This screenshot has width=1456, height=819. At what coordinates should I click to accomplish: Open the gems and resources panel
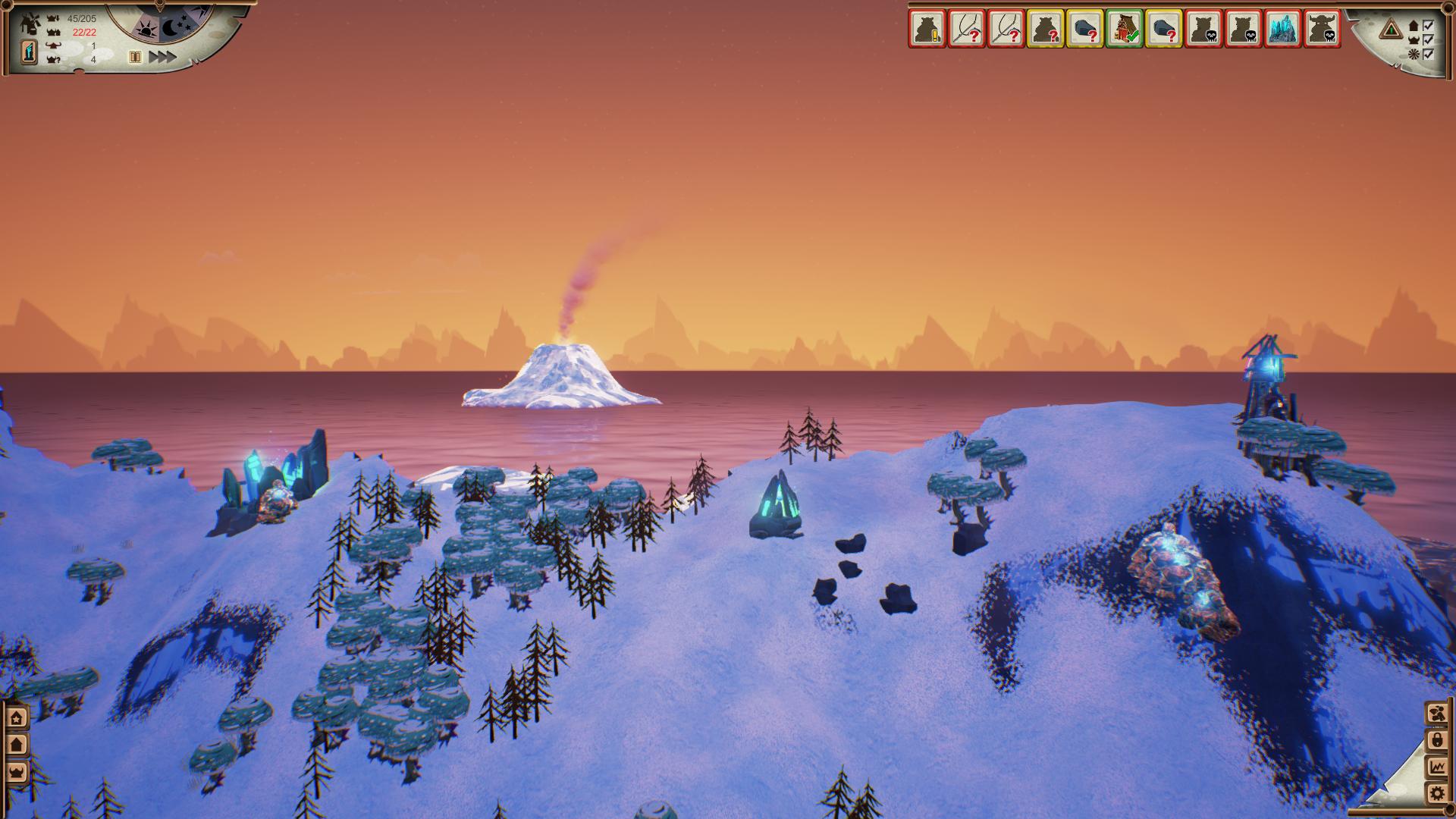(1436, 713)
